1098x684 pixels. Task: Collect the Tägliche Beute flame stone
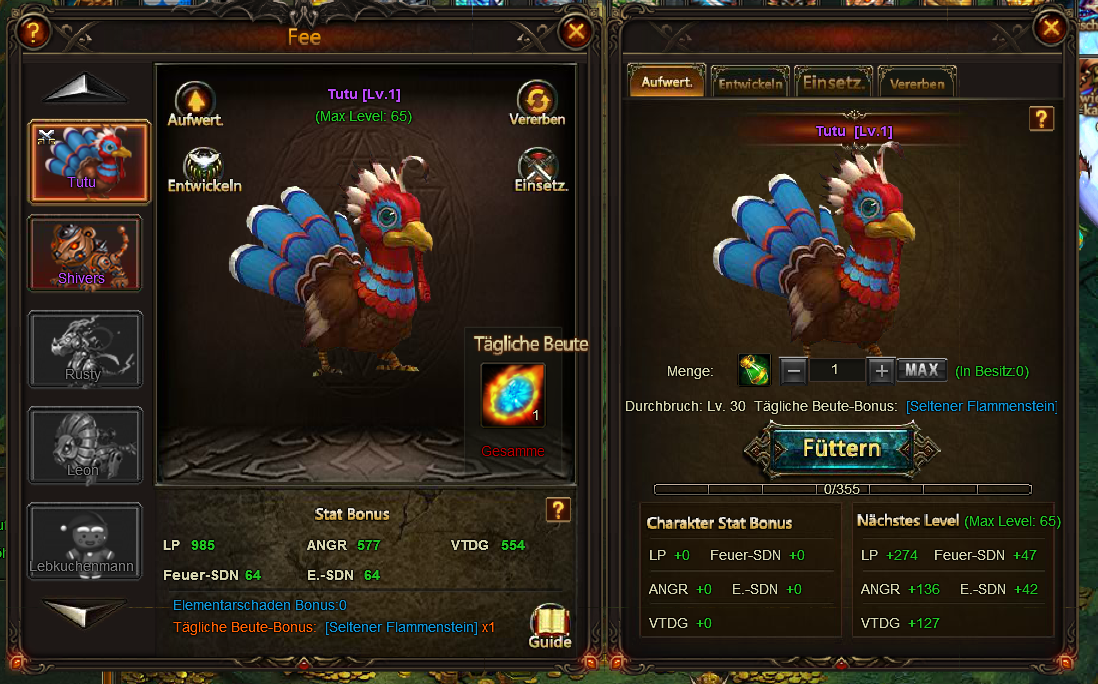[513, 396]
